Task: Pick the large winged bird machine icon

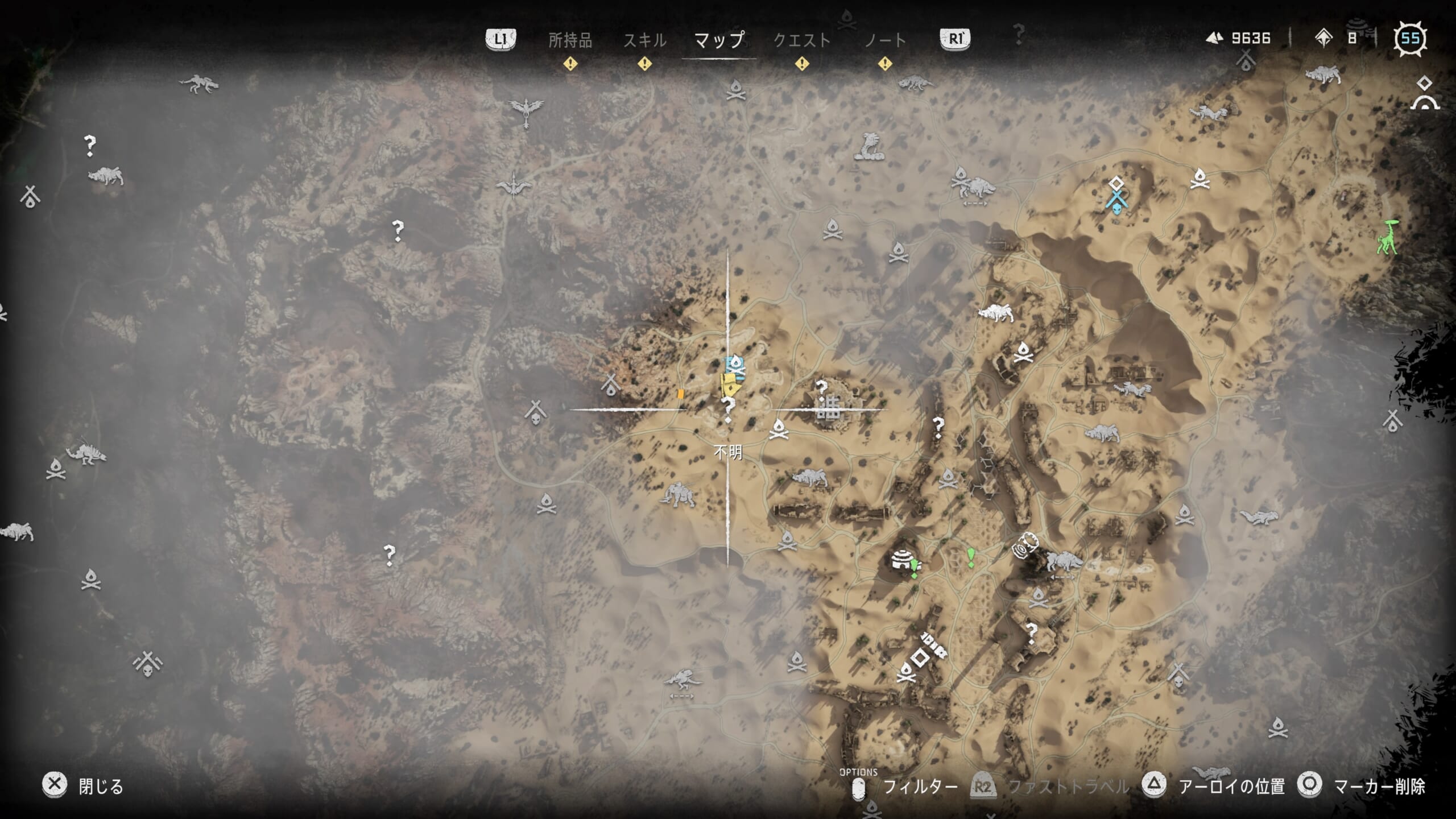Action: [x=527, y=110]
